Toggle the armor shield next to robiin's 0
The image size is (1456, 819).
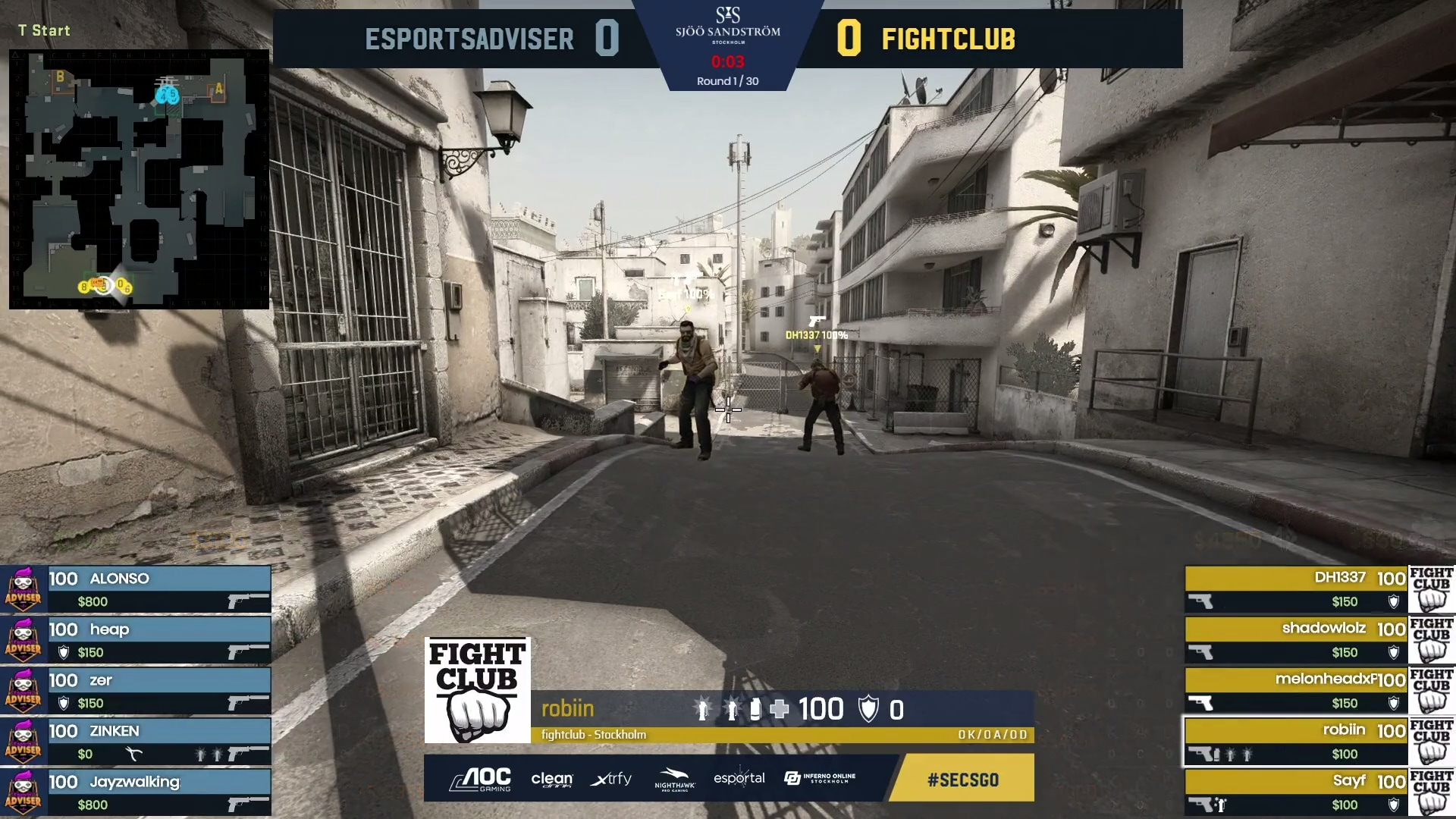click(868, 709)
